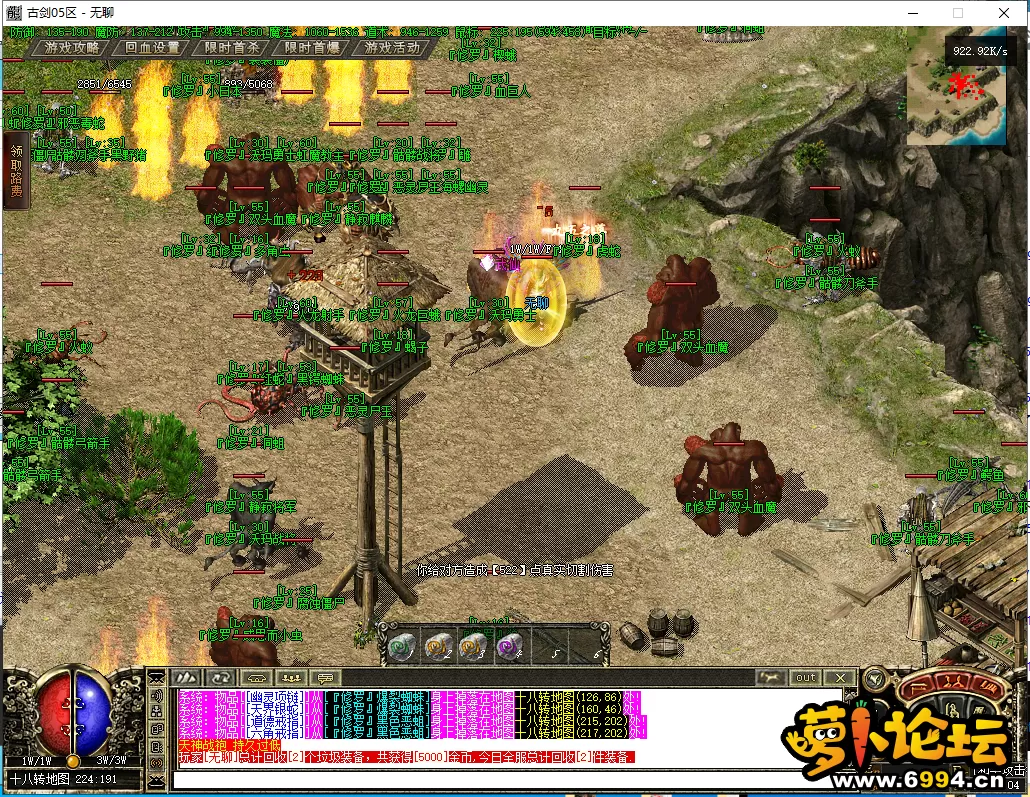
Task: Close the game window
Action: (1003, 12)
